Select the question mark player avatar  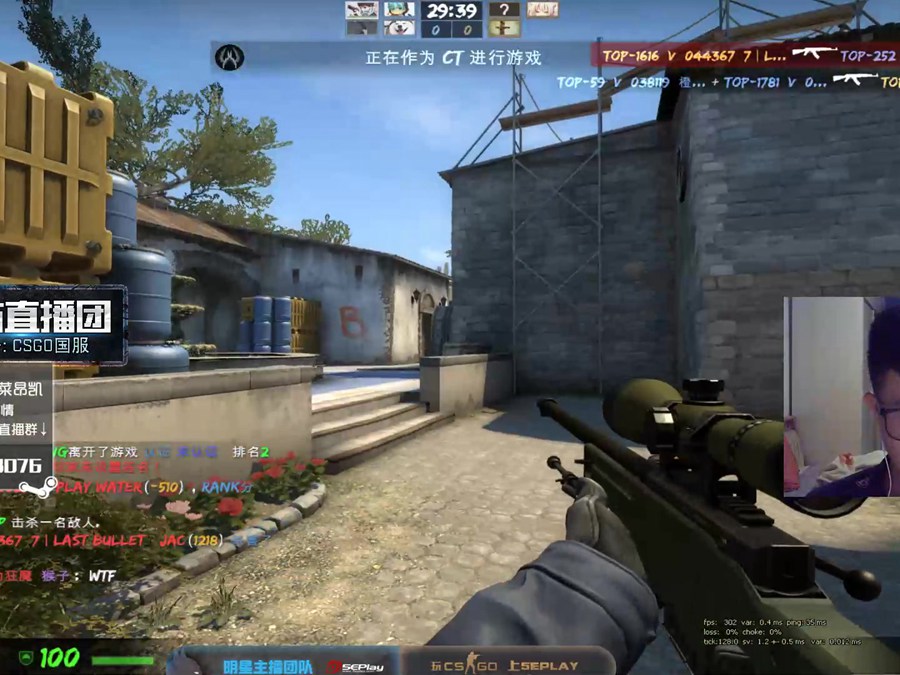tap(504, 10)
